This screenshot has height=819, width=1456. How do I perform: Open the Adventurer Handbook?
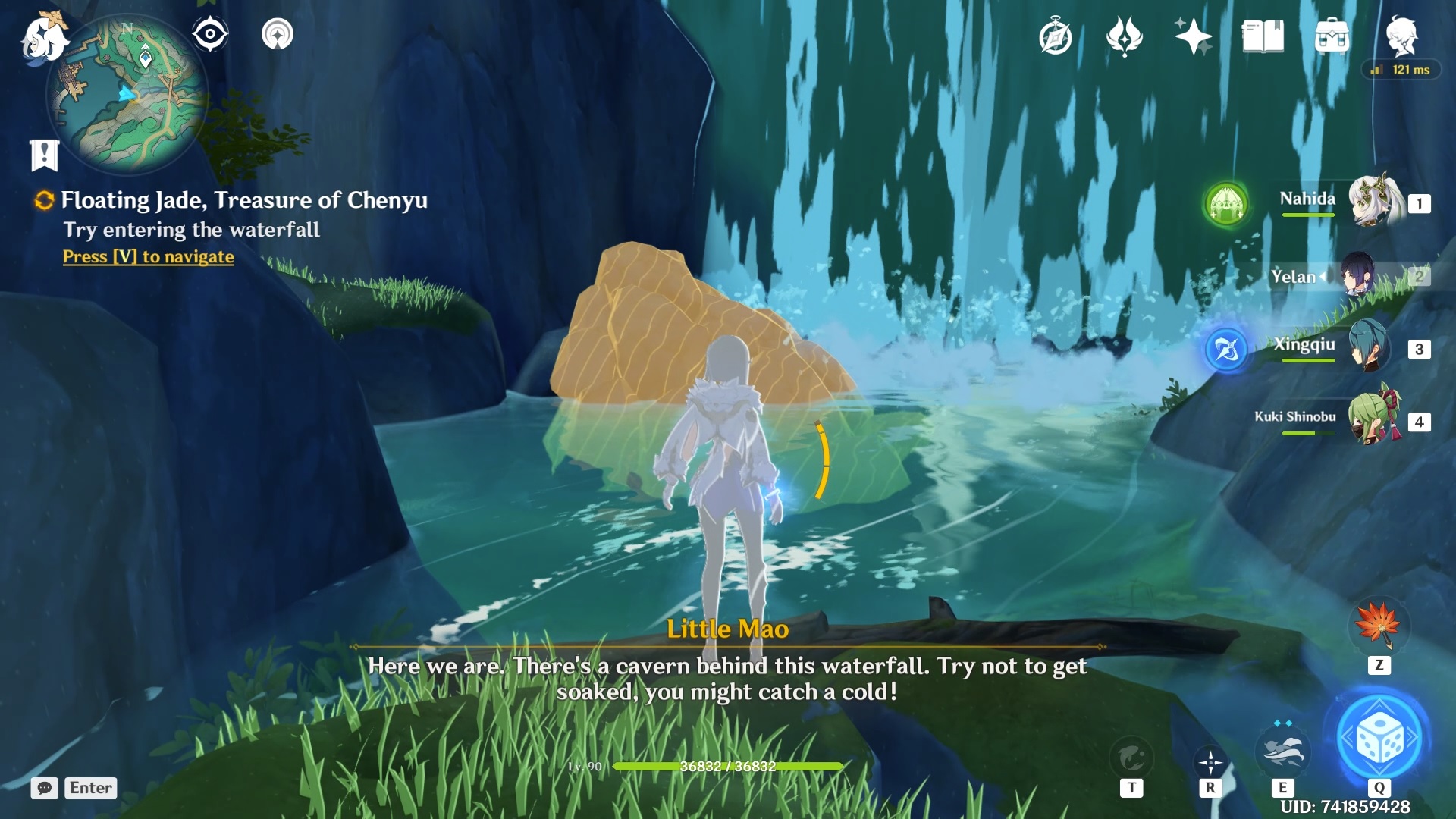(x=1056, y=34)
